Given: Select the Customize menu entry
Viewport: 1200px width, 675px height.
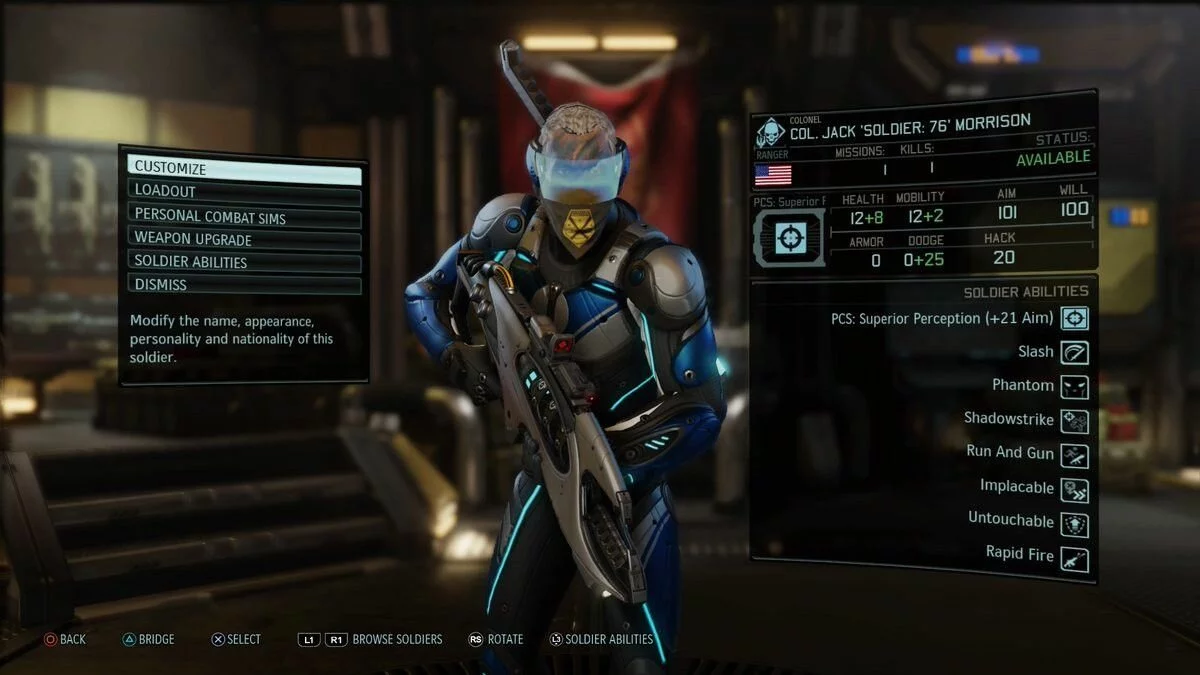Looking at the screenshot, I should (x=243, y=168).
